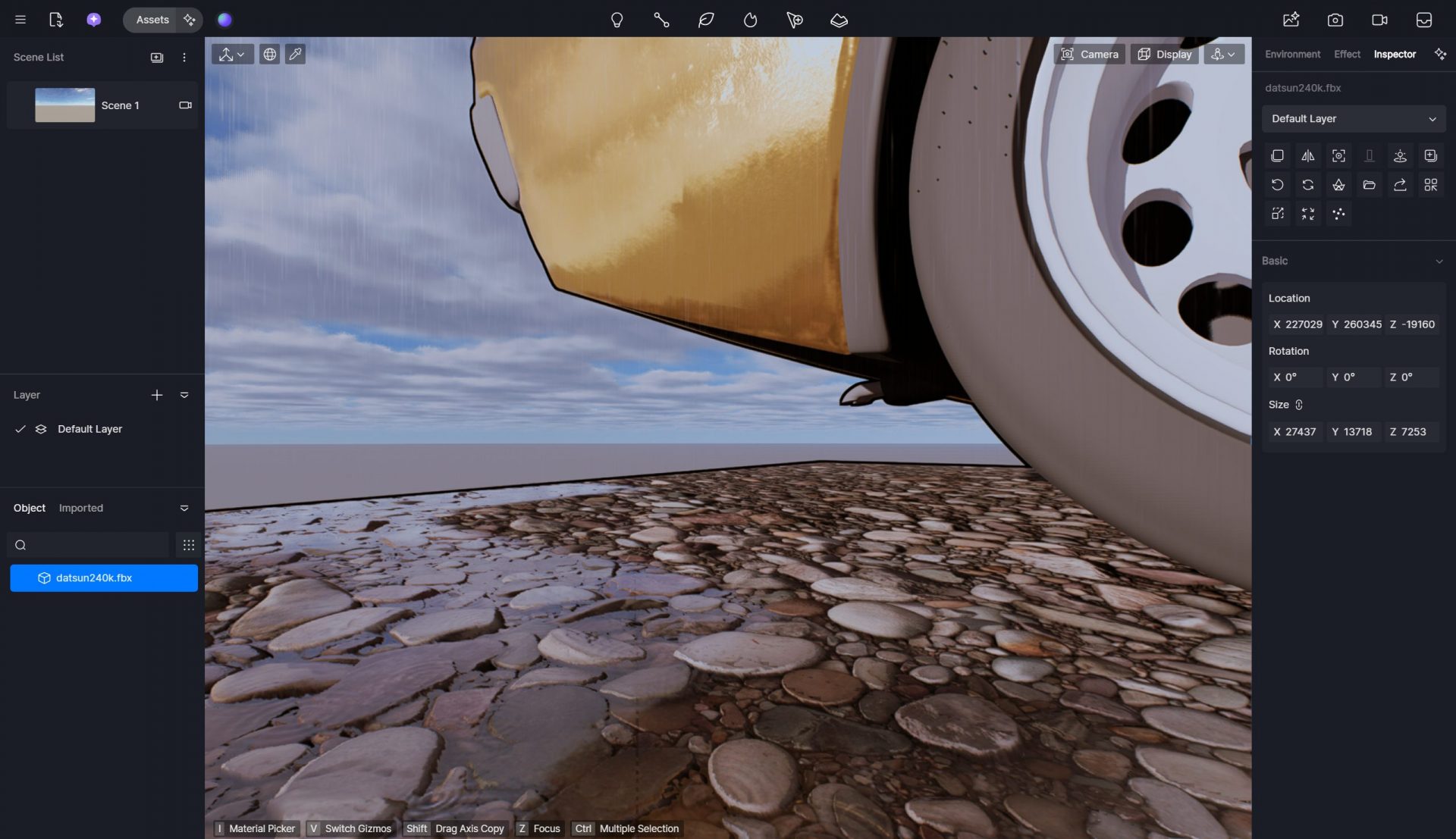Image resolution: width=1456 pixels, height=839 pixels.
Task: Open the Assets panel
Action: 152,20
